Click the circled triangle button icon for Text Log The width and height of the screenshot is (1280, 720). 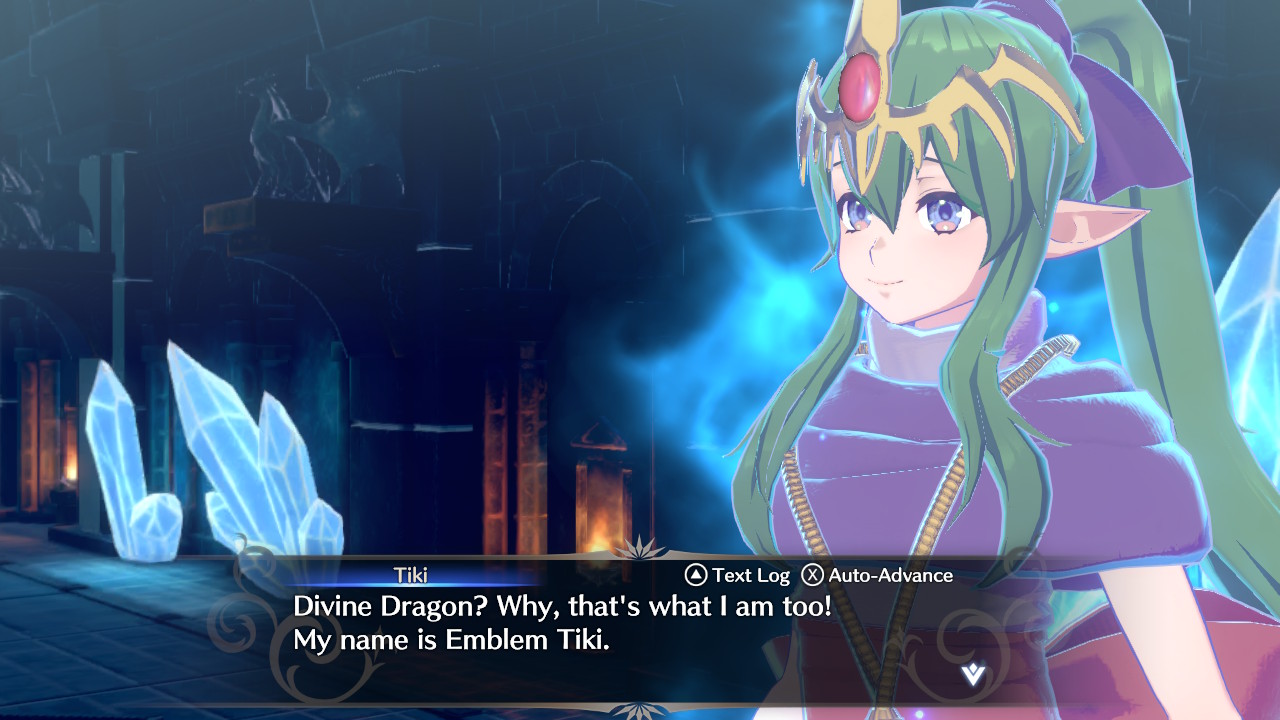coord(697,576)
